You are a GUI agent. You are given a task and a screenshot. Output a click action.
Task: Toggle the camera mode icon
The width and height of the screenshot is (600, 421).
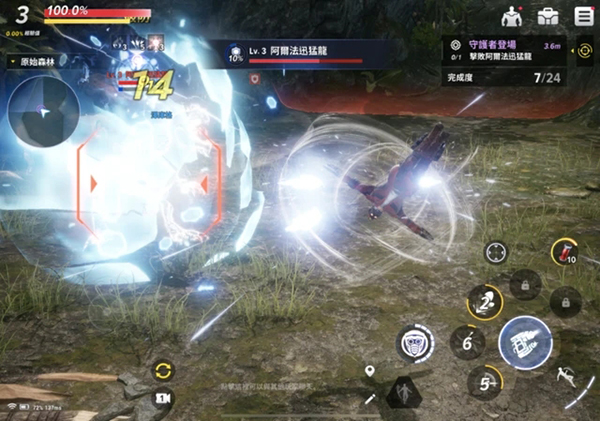[x=162, y=400]
